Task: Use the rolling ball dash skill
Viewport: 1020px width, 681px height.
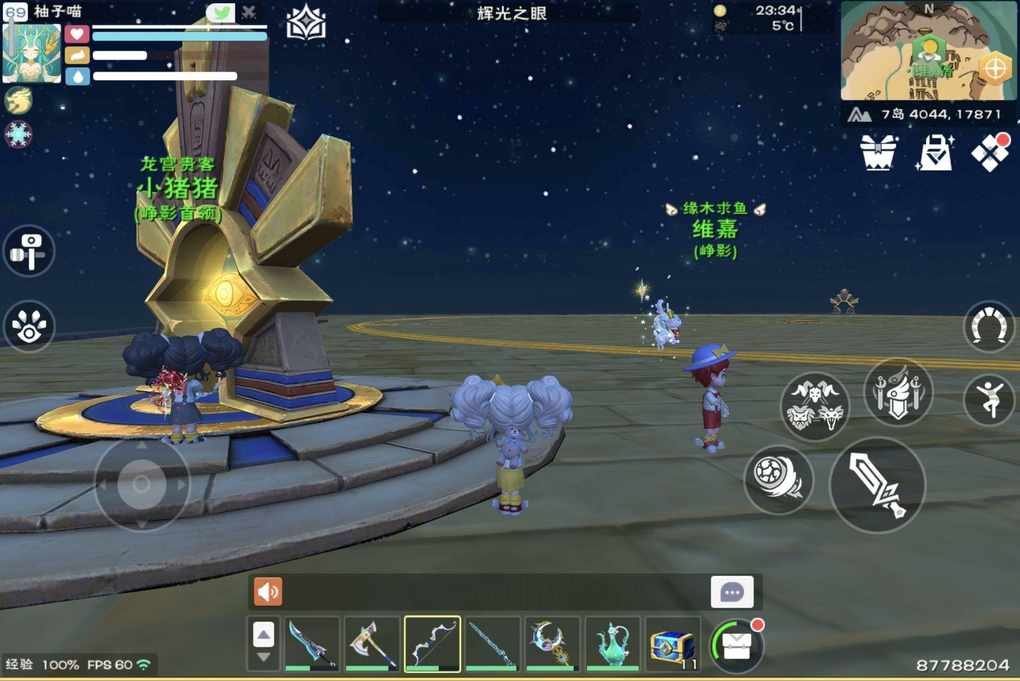Action: pyautogui.click(x=778, y=479)
